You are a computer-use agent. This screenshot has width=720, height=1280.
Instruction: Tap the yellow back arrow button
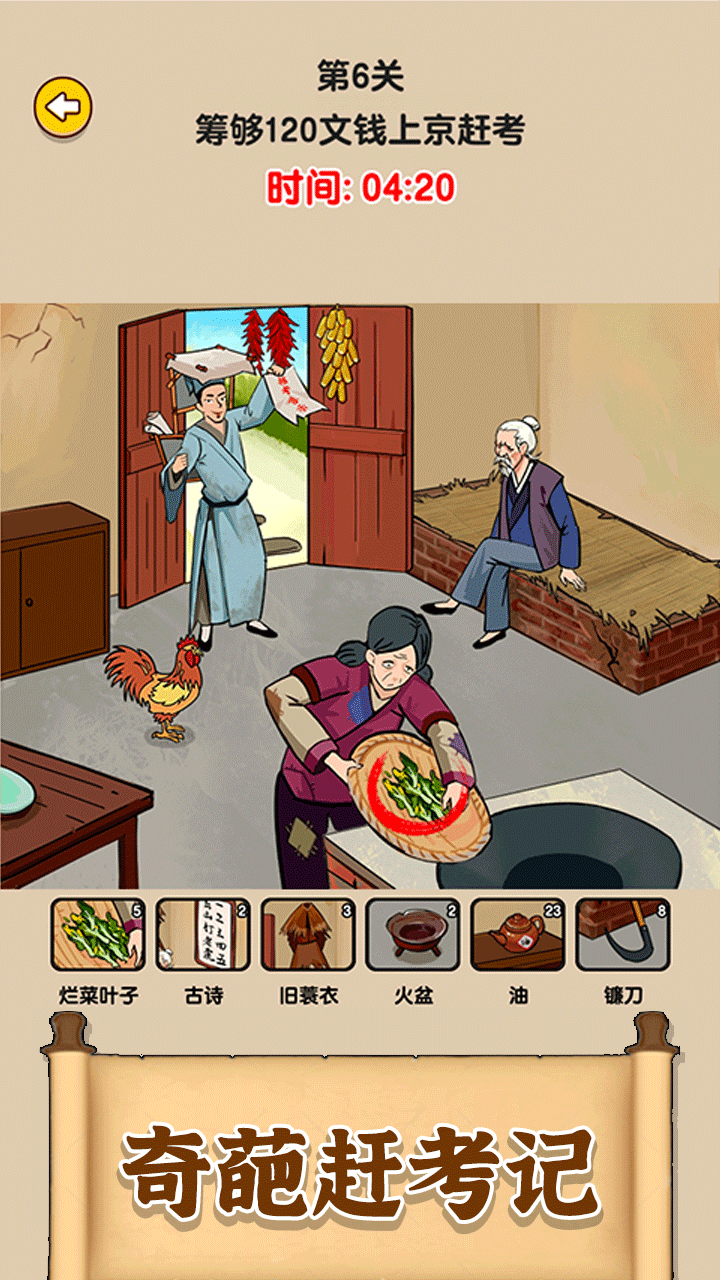(63, 107)
